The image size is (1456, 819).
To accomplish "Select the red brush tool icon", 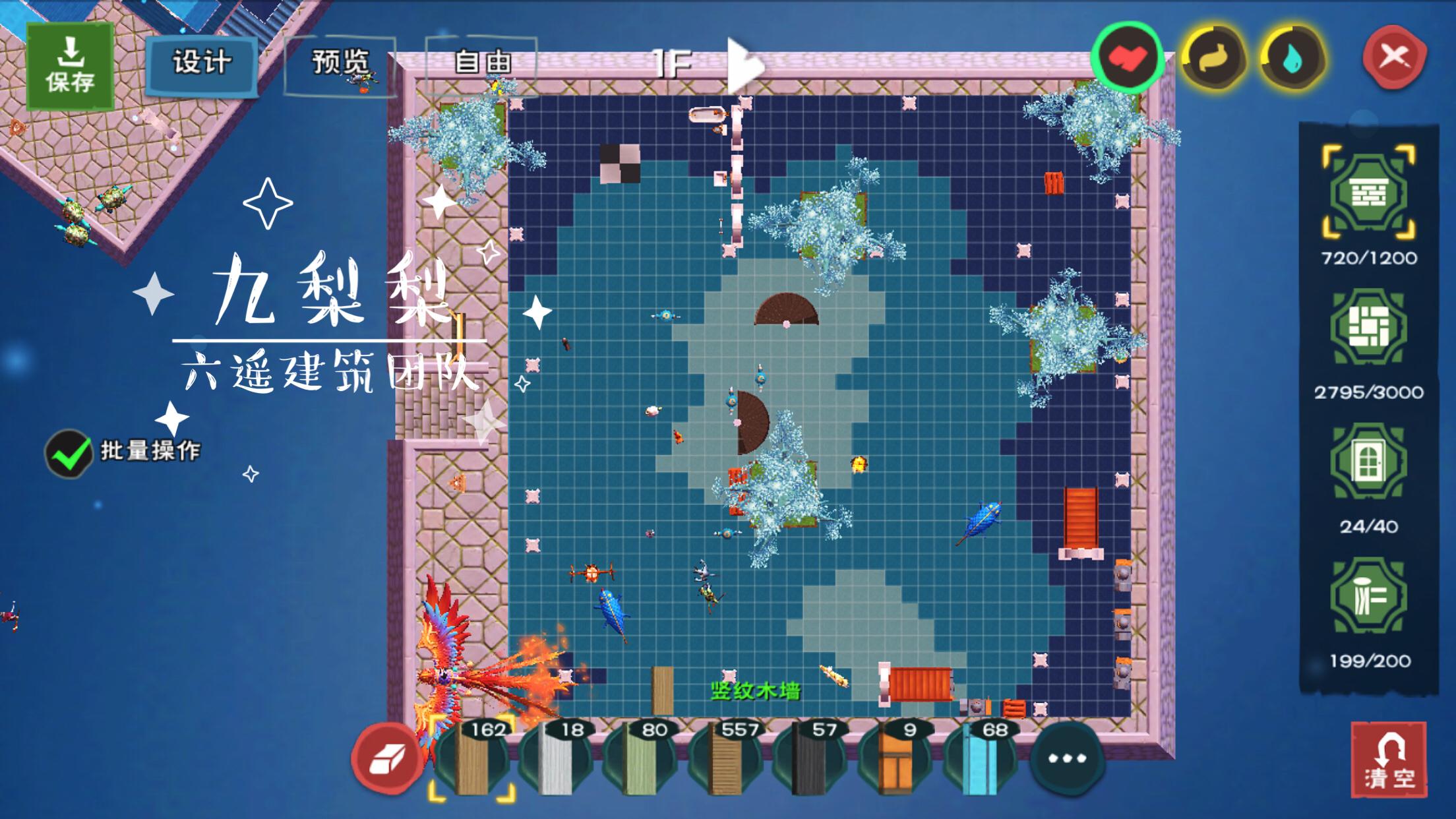I will point(1127,58).
